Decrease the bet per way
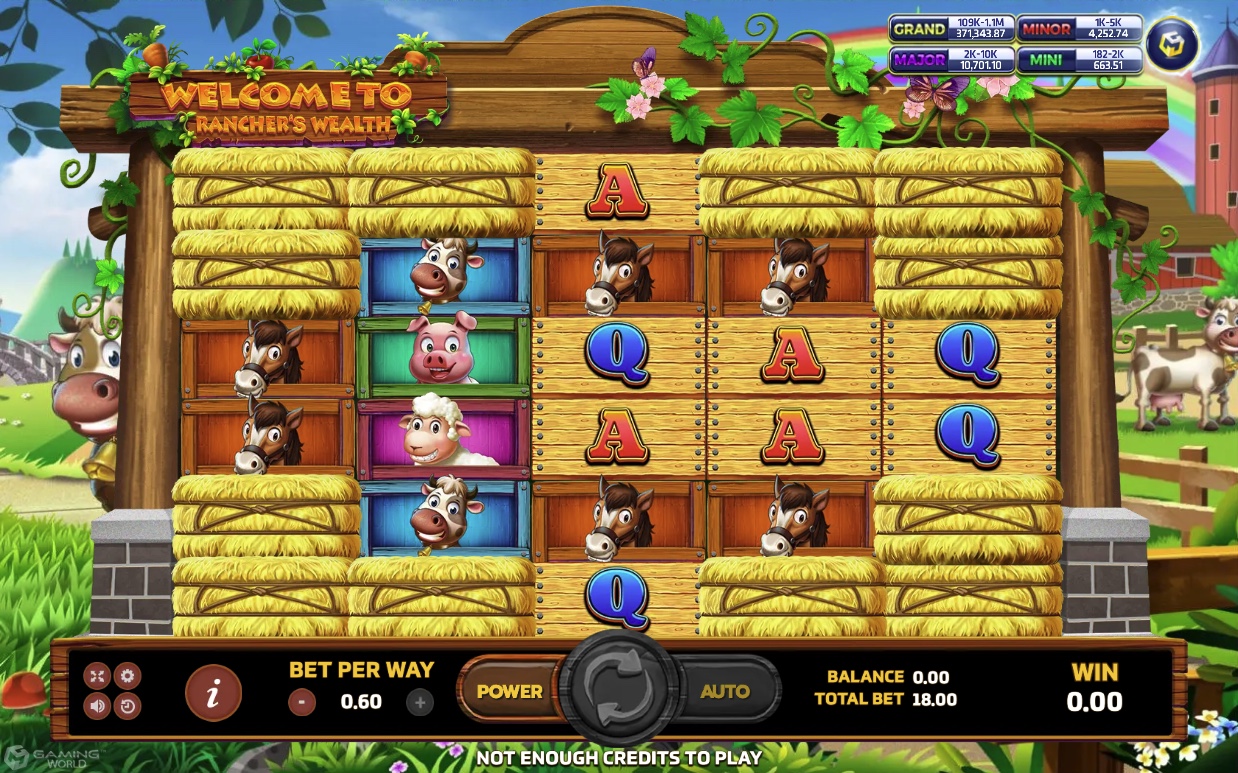The height and width of the screenshot is (773, 1238). (x=302, y=702)
